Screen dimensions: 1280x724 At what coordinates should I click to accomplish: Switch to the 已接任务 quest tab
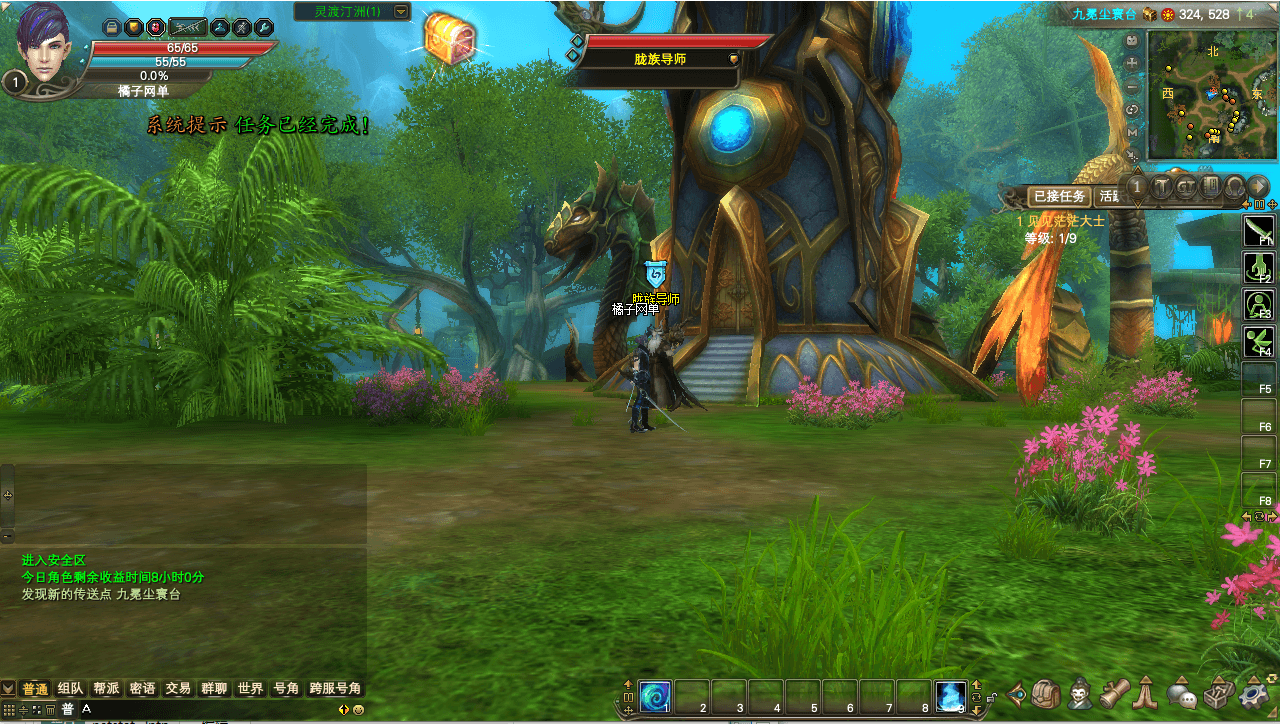[1059, 196]
